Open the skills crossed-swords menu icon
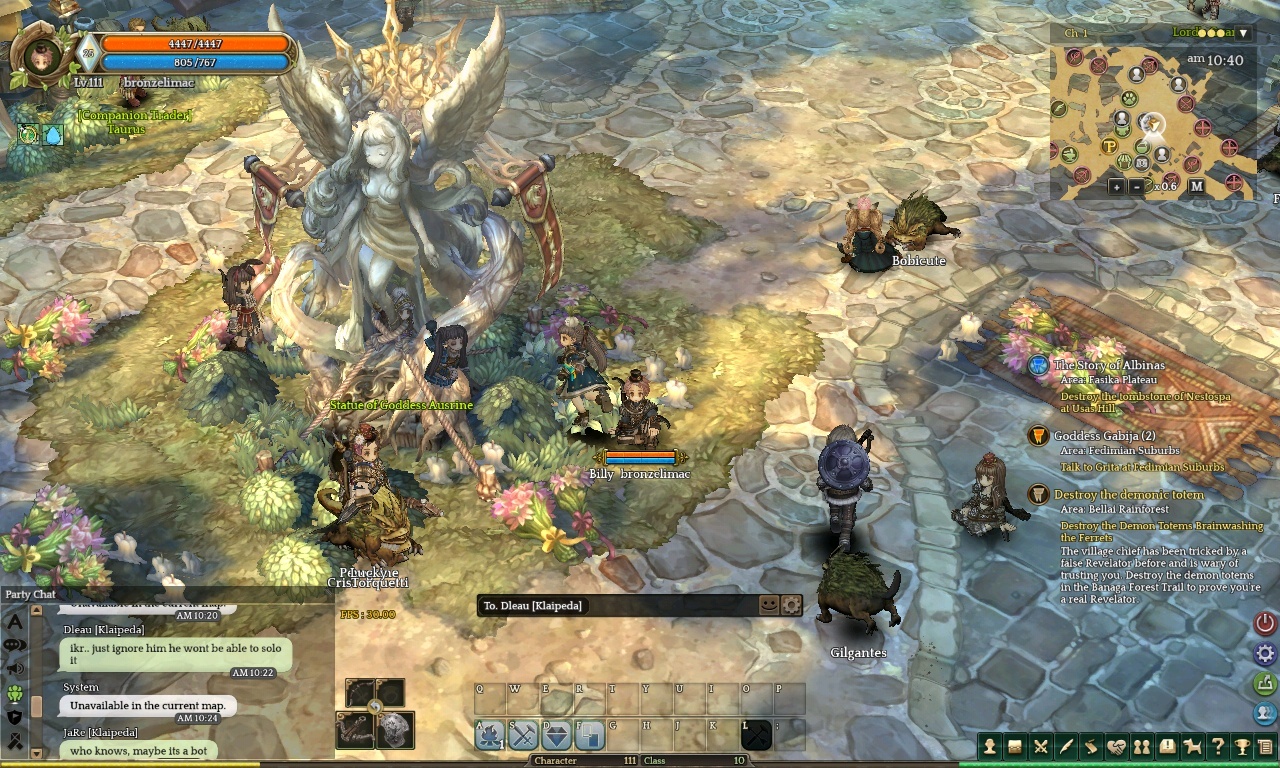Screen dimensions: 1280x768 coord(1041,746)
